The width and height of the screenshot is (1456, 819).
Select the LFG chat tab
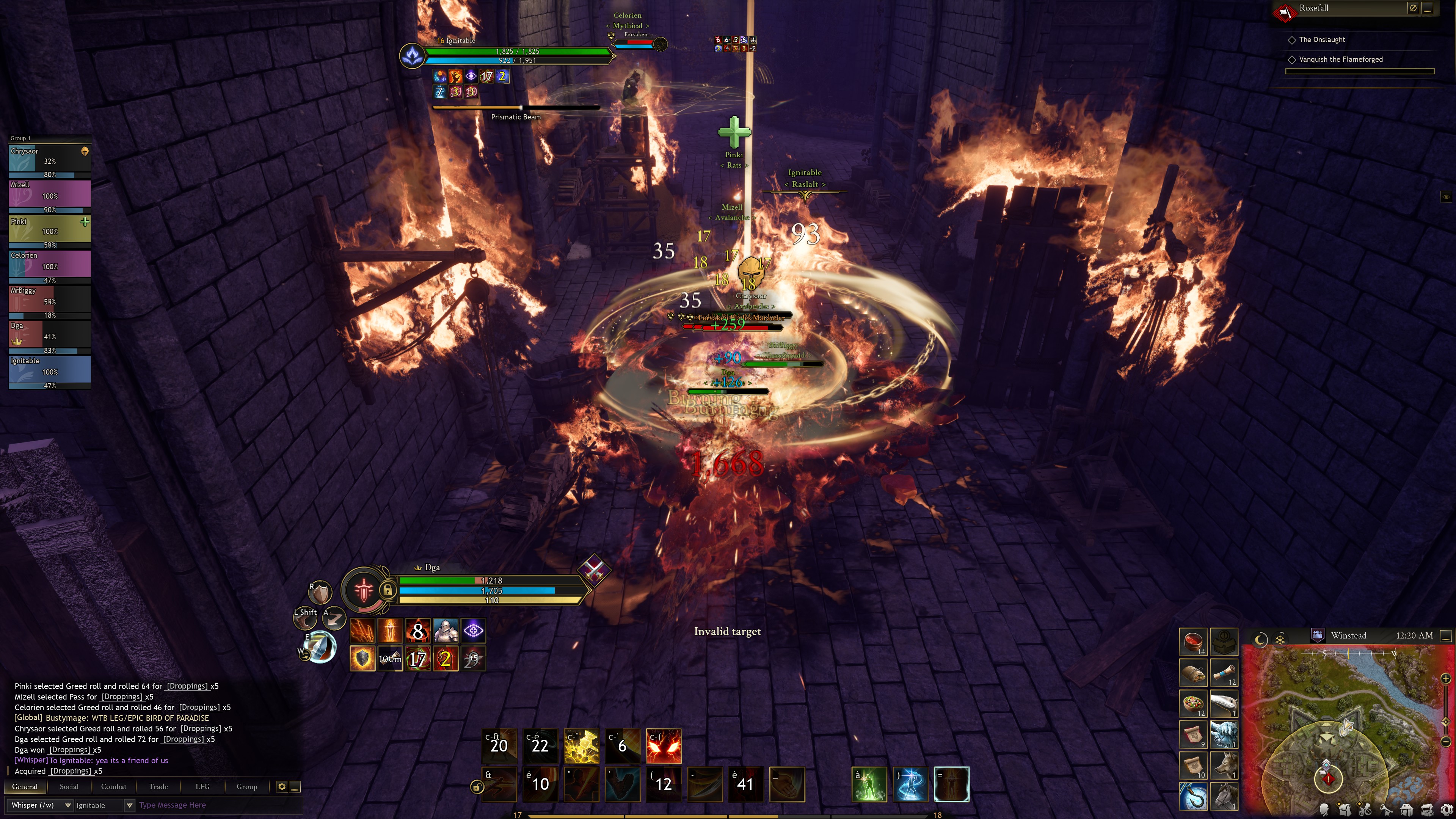click(x=202, y=786)
